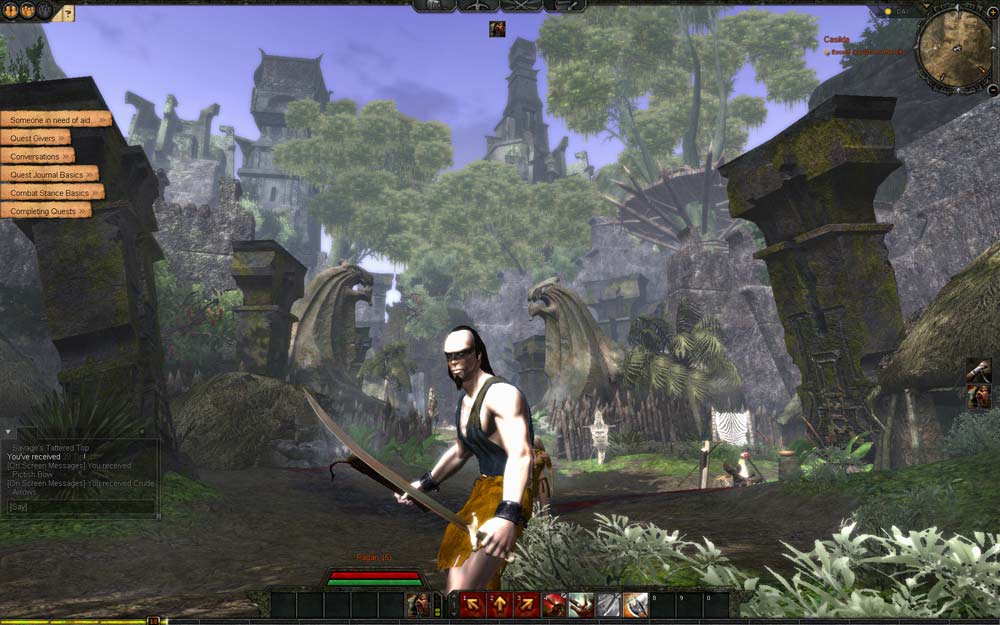The image size is (1000, 625).
Task: Click the buff icon at the top of the screen
Action: coord(497,29)
